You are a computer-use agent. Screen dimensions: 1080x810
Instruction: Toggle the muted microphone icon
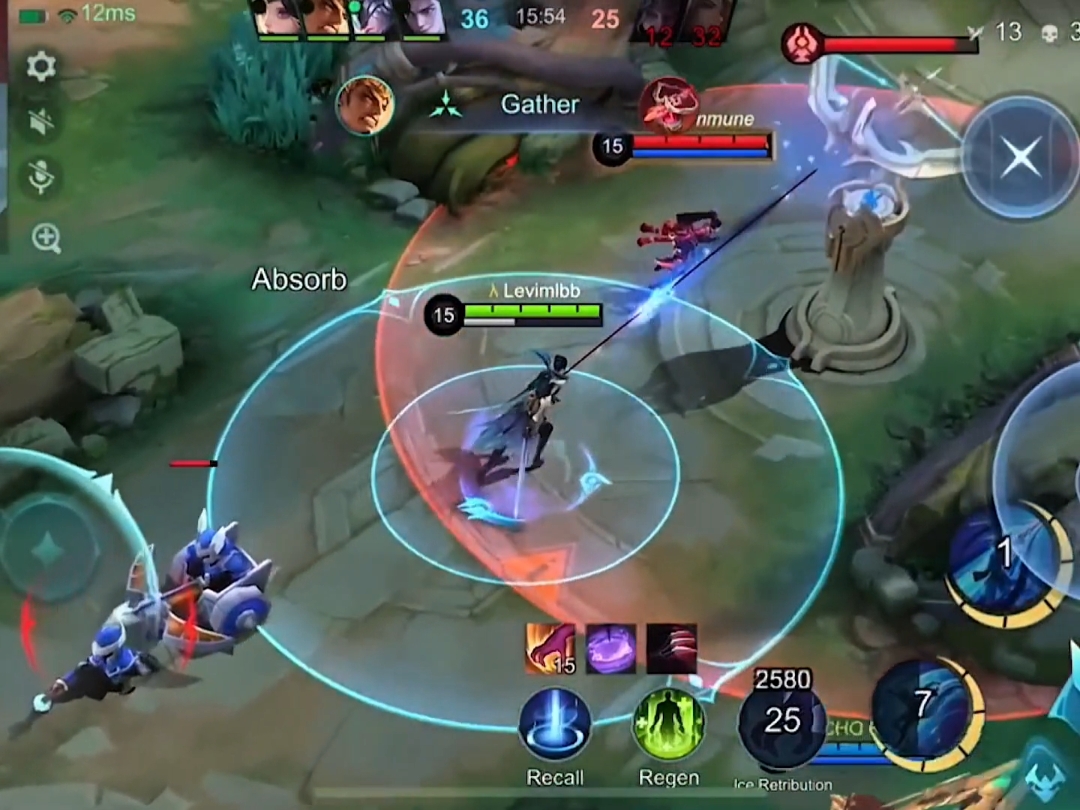pyautogui.click(x=41, y=178)
